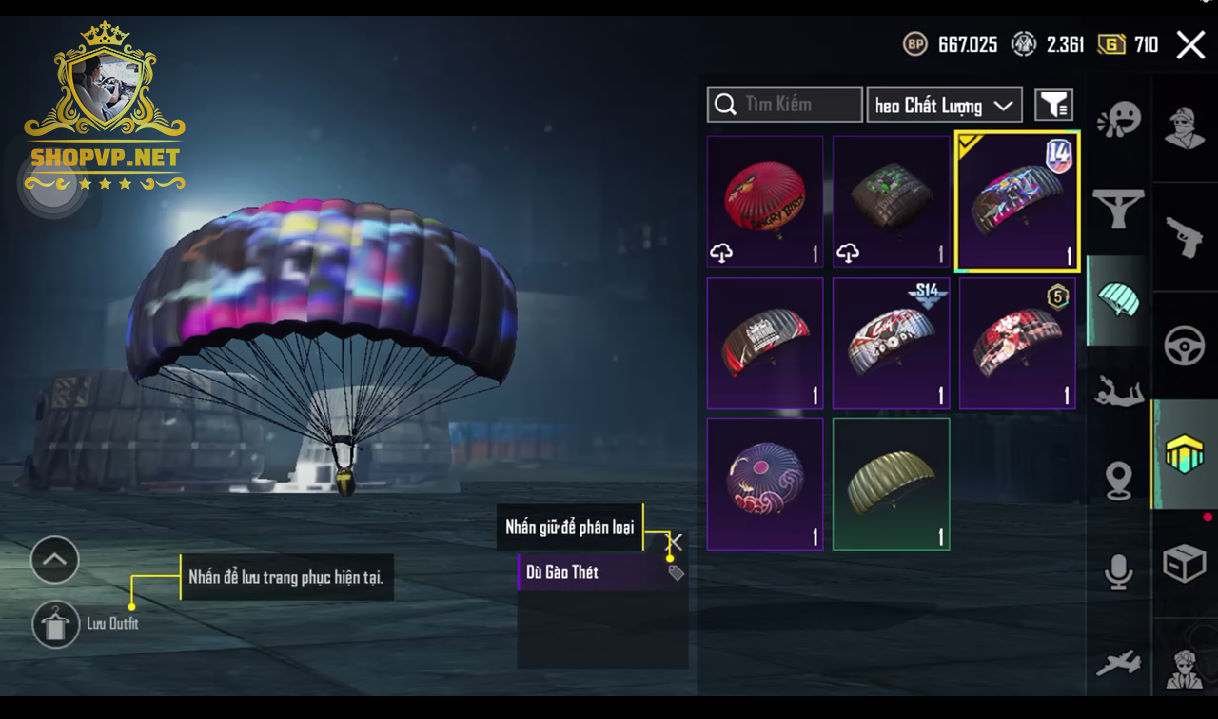Close the inventory screen with the X
The image size is (1218, 719).
[1190, 45]
